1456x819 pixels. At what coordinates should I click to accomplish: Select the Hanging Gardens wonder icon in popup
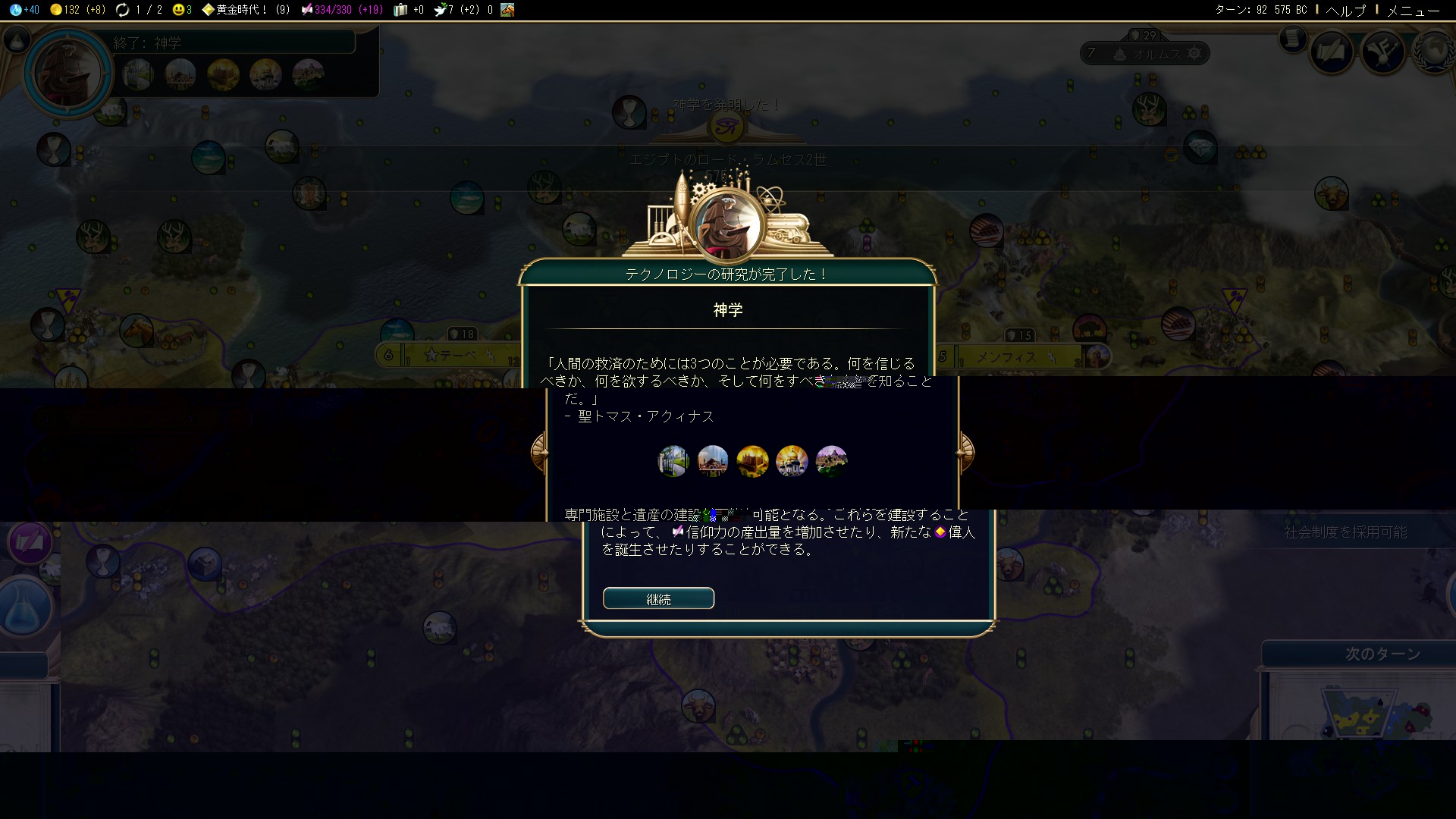pyautogui.click(x=673, y=460)
